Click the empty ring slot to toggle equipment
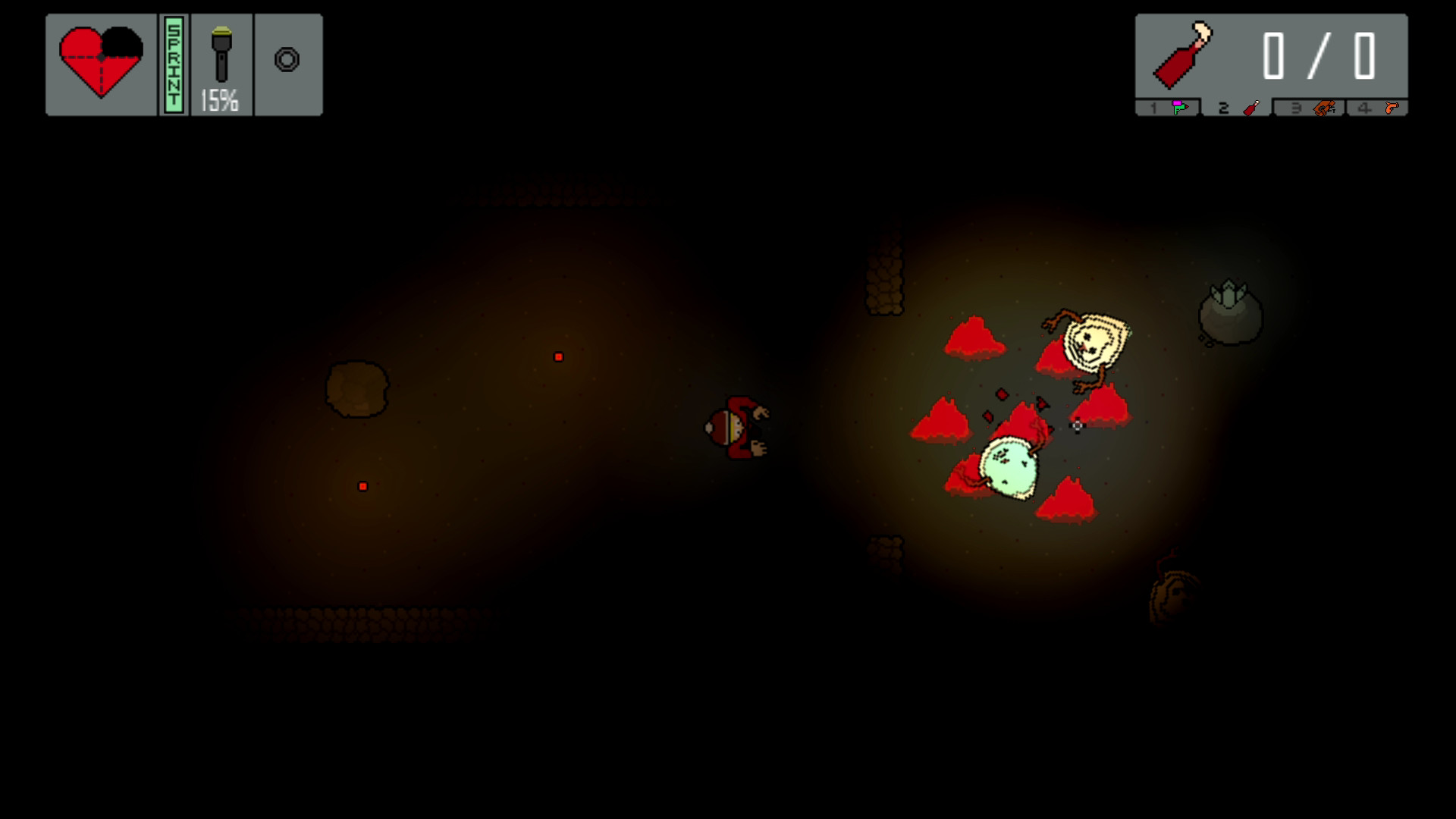The height and width of the screenshot is (819, 1456). click(x=288, y=58)
